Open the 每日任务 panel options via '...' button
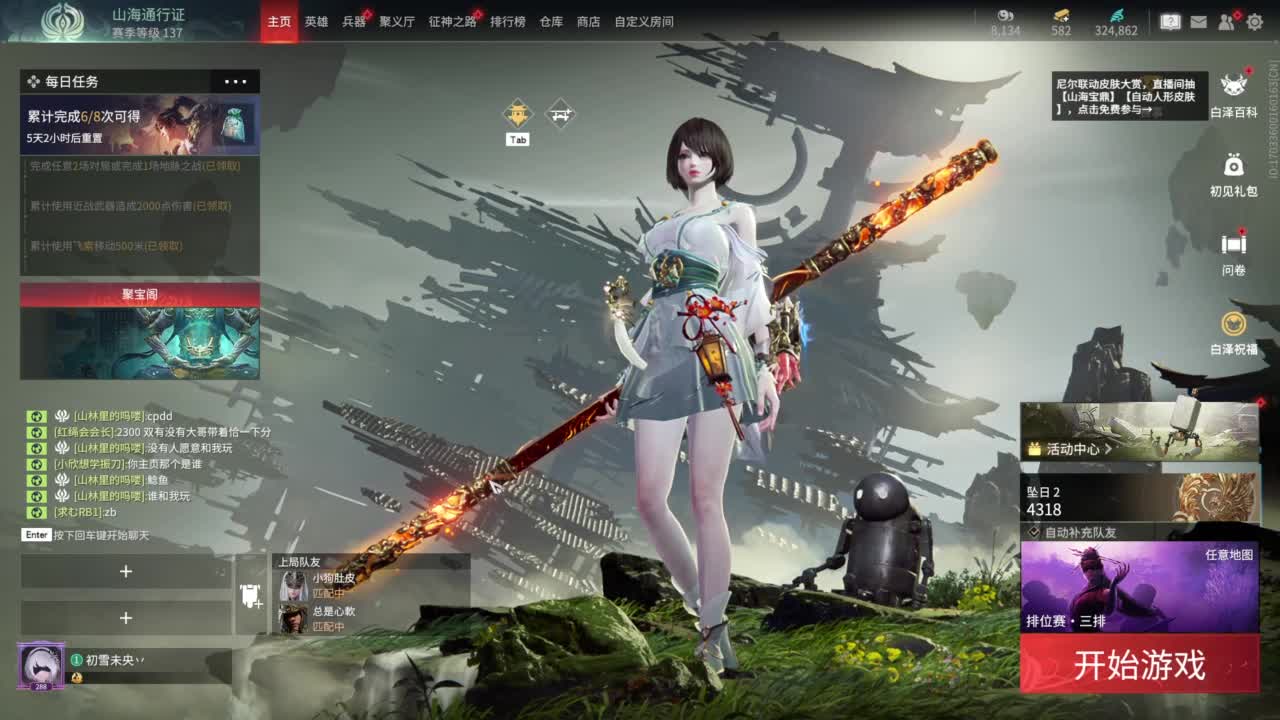Screen dimensions: 1280x720 point(236,81)
